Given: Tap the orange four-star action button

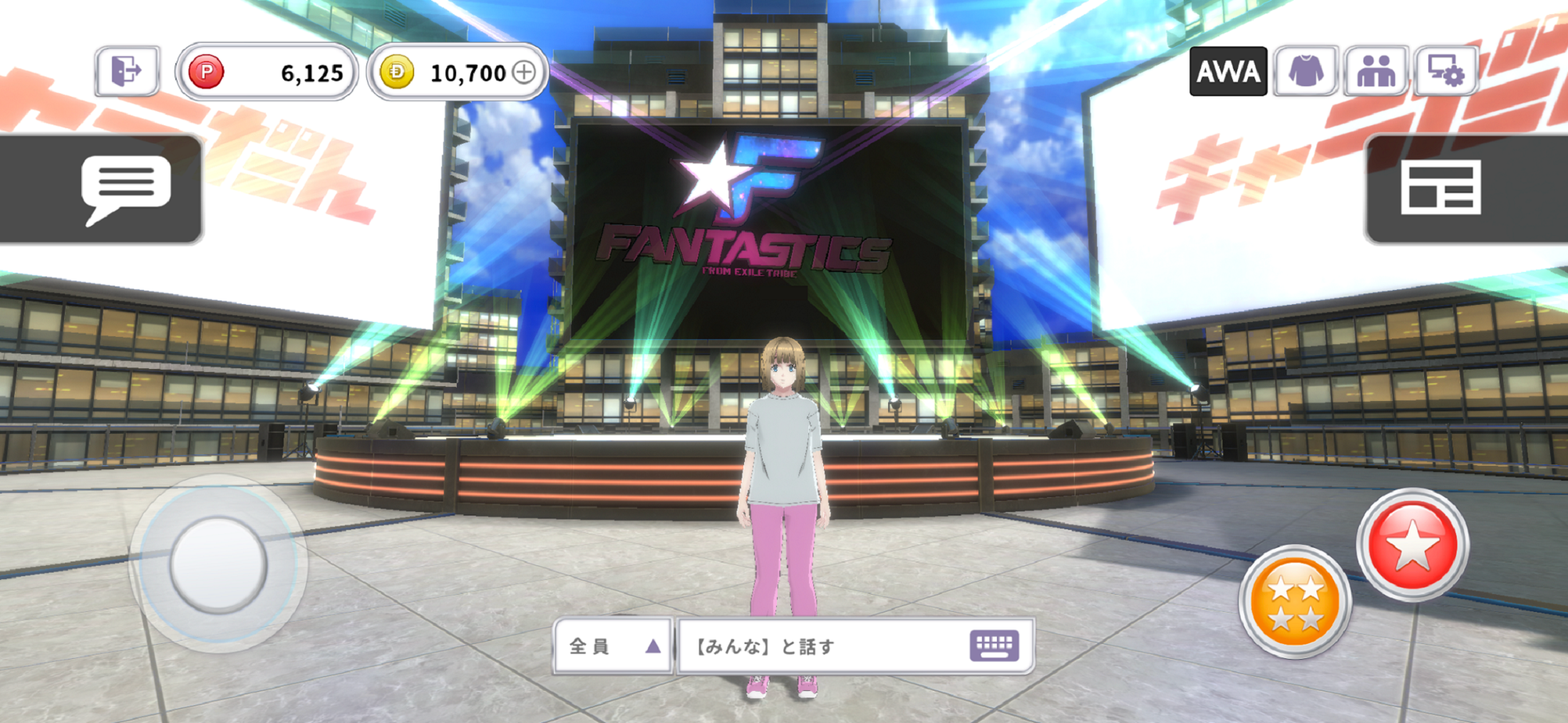Looking at the screenshot, I should tap(1295, 601).
